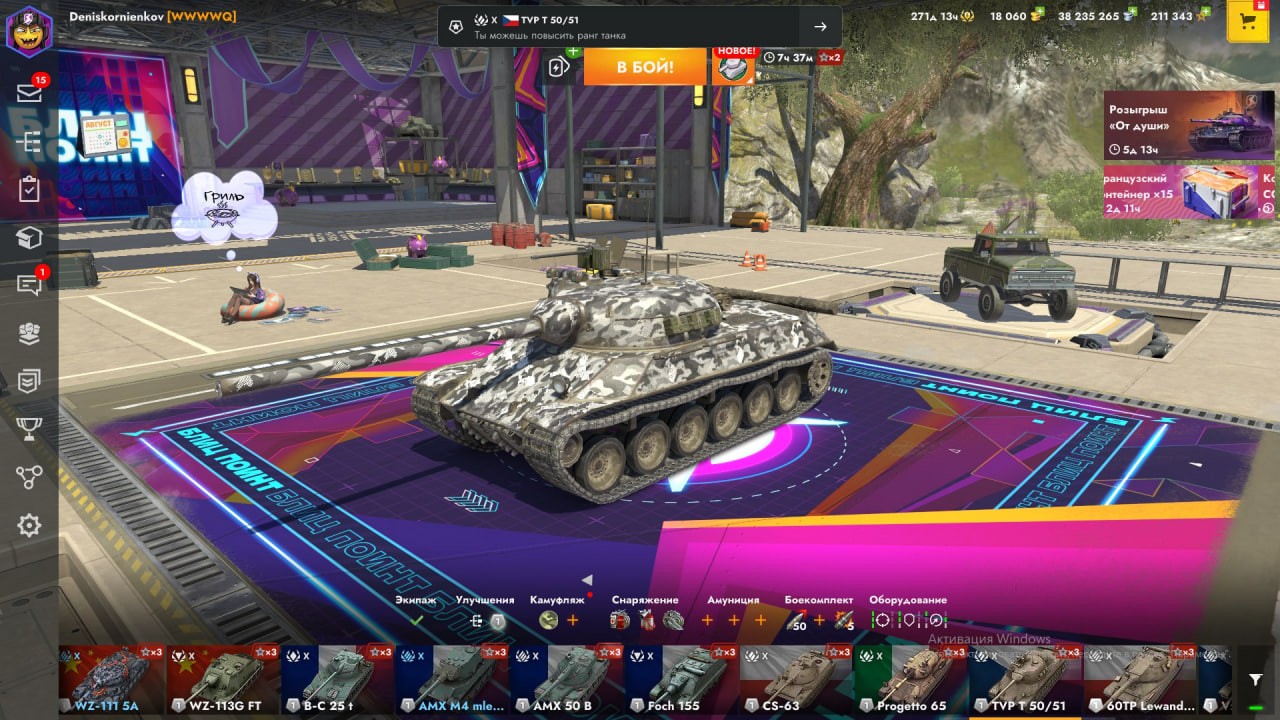Open the game mode selector marked НОВОЕ!
Viewport: 1280px width, 720px height.
pos(734,67)
